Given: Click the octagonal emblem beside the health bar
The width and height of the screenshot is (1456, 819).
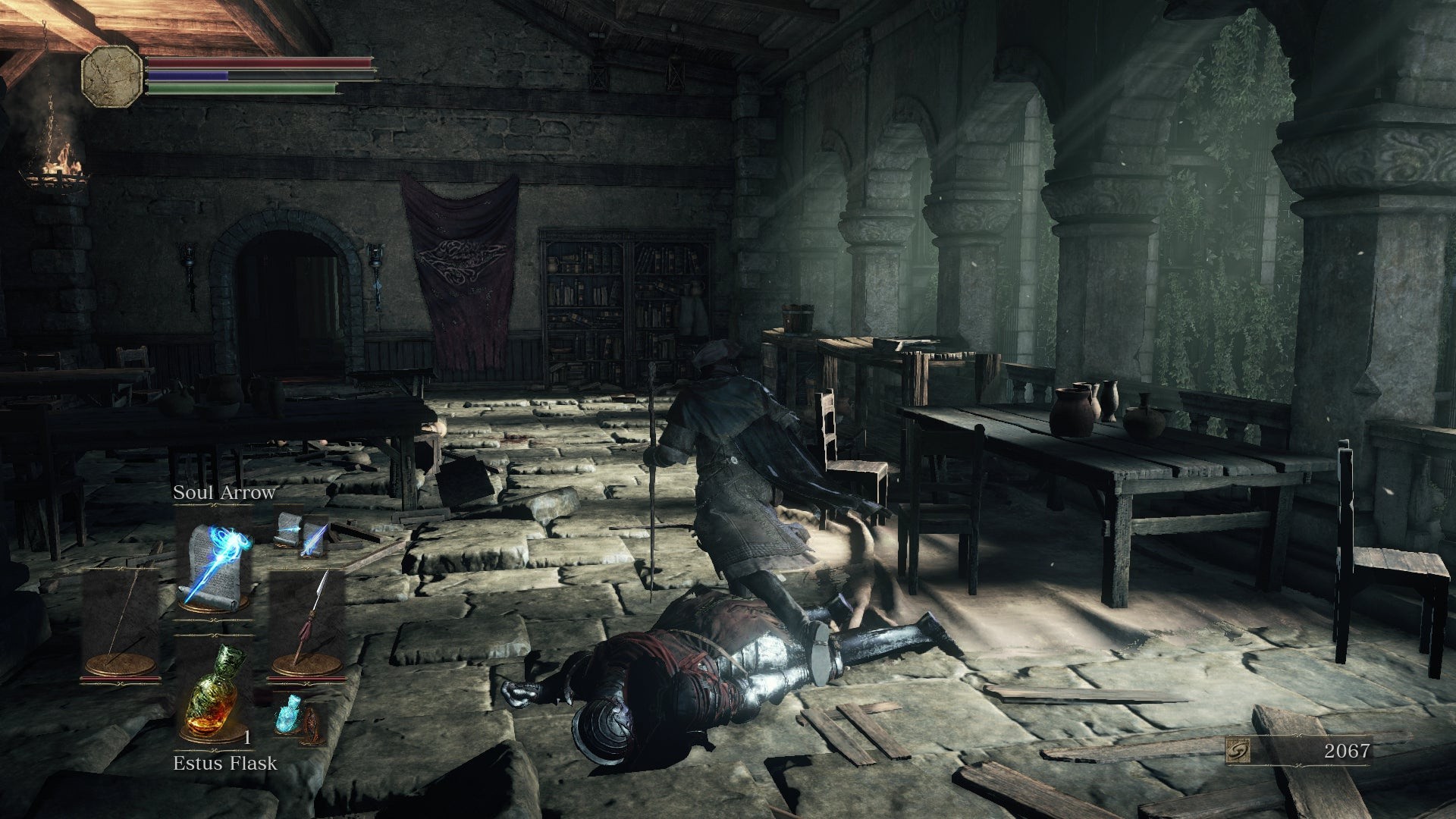Looking at the screenshot, I should [112, 75].
